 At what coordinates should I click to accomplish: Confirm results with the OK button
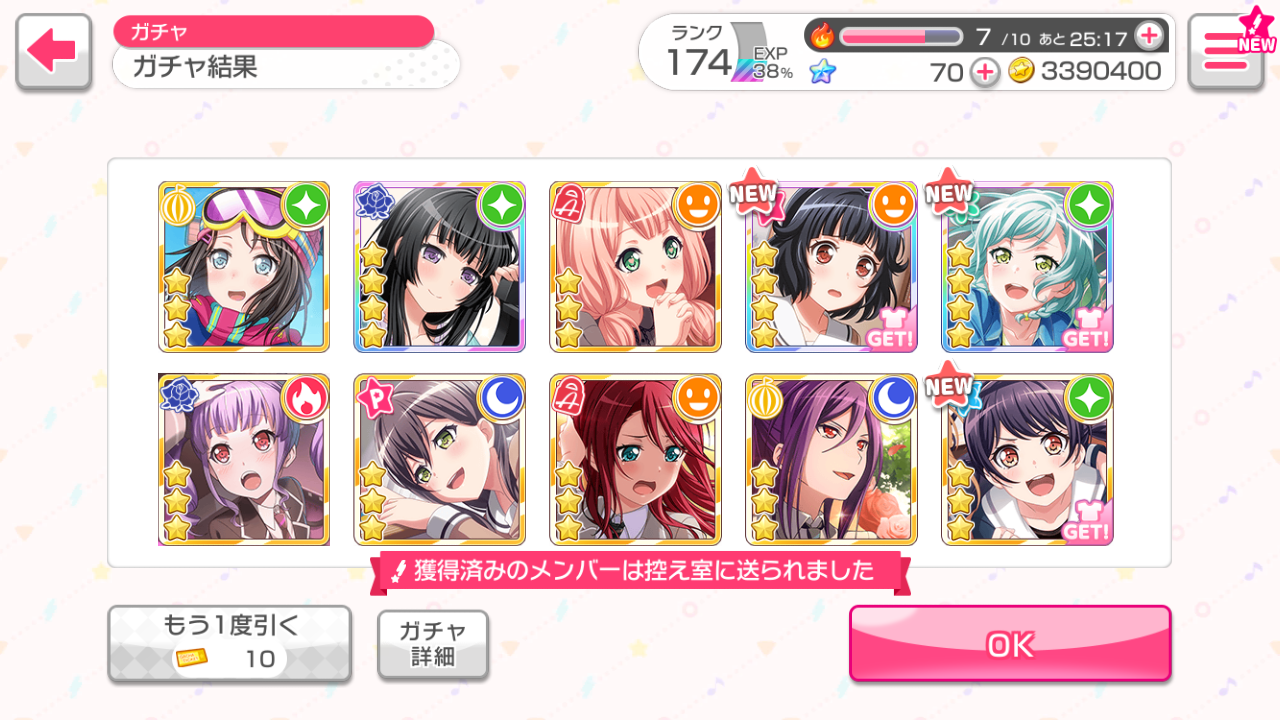click(1010, 644)
